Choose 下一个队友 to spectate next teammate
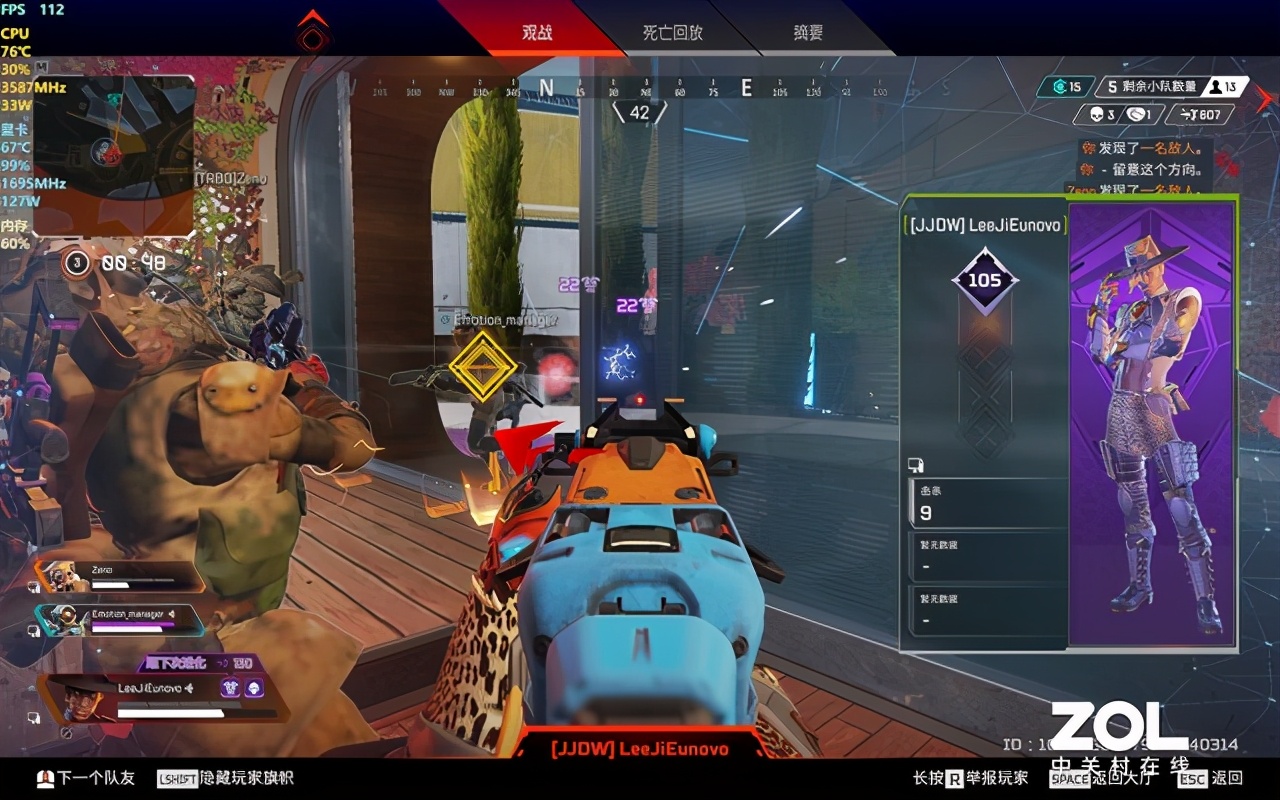The image size is (1280, 800). tap(86, 778)
